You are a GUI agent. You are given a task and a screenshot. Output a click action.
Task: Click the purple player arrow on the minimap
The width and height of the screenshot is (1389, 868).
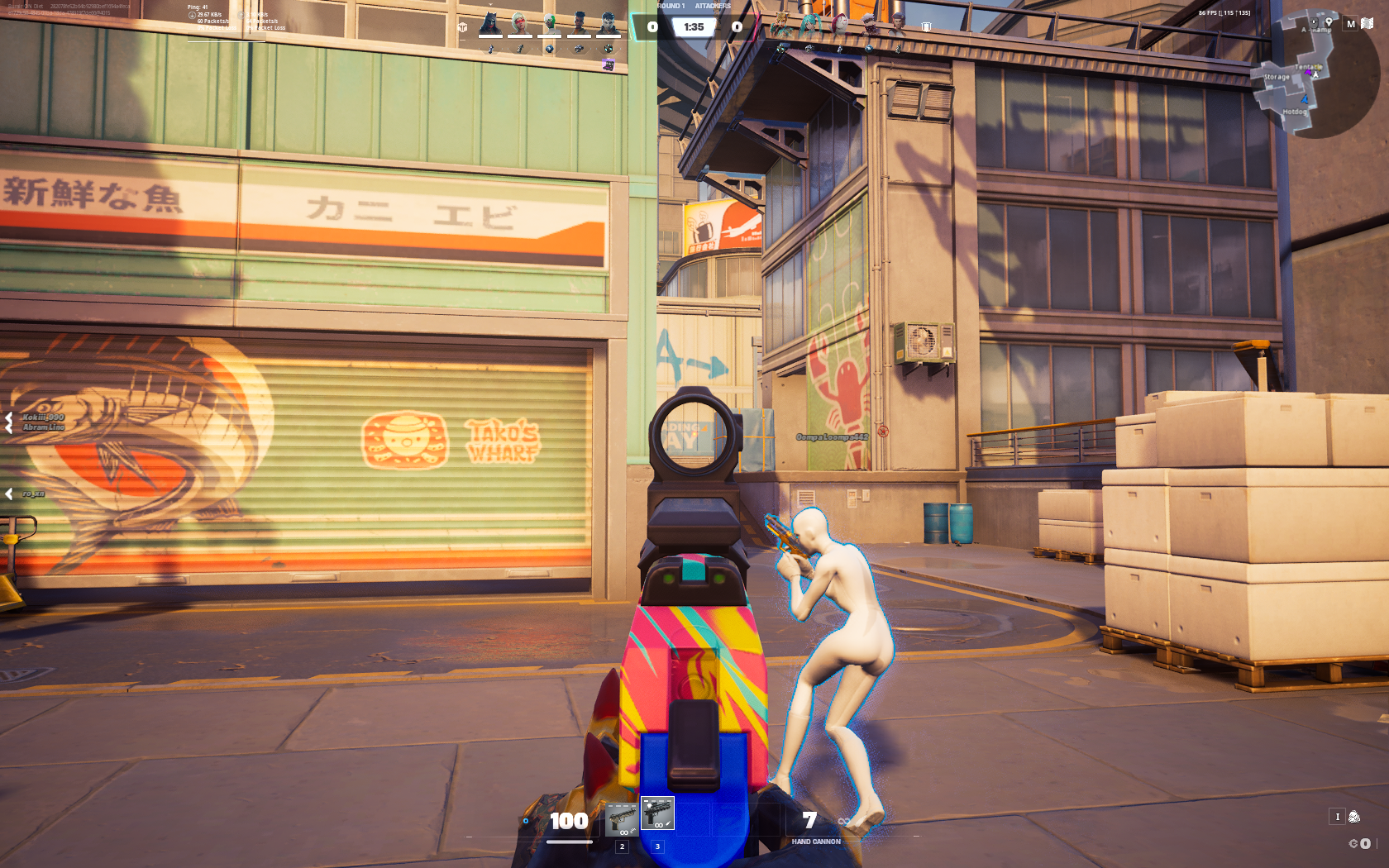(x=1308, y=72)
